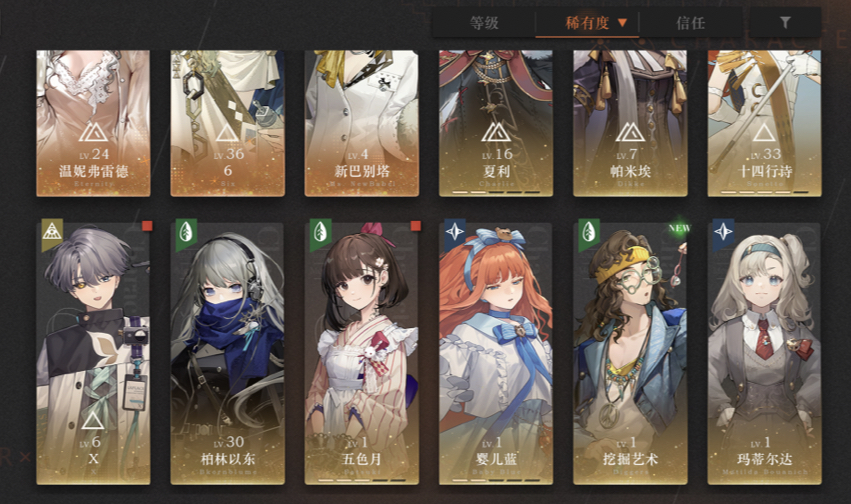Viewport: 851px width, 504px height.
Task: Select the 玛蒂尔达 character card
Action: click(764, 350)
